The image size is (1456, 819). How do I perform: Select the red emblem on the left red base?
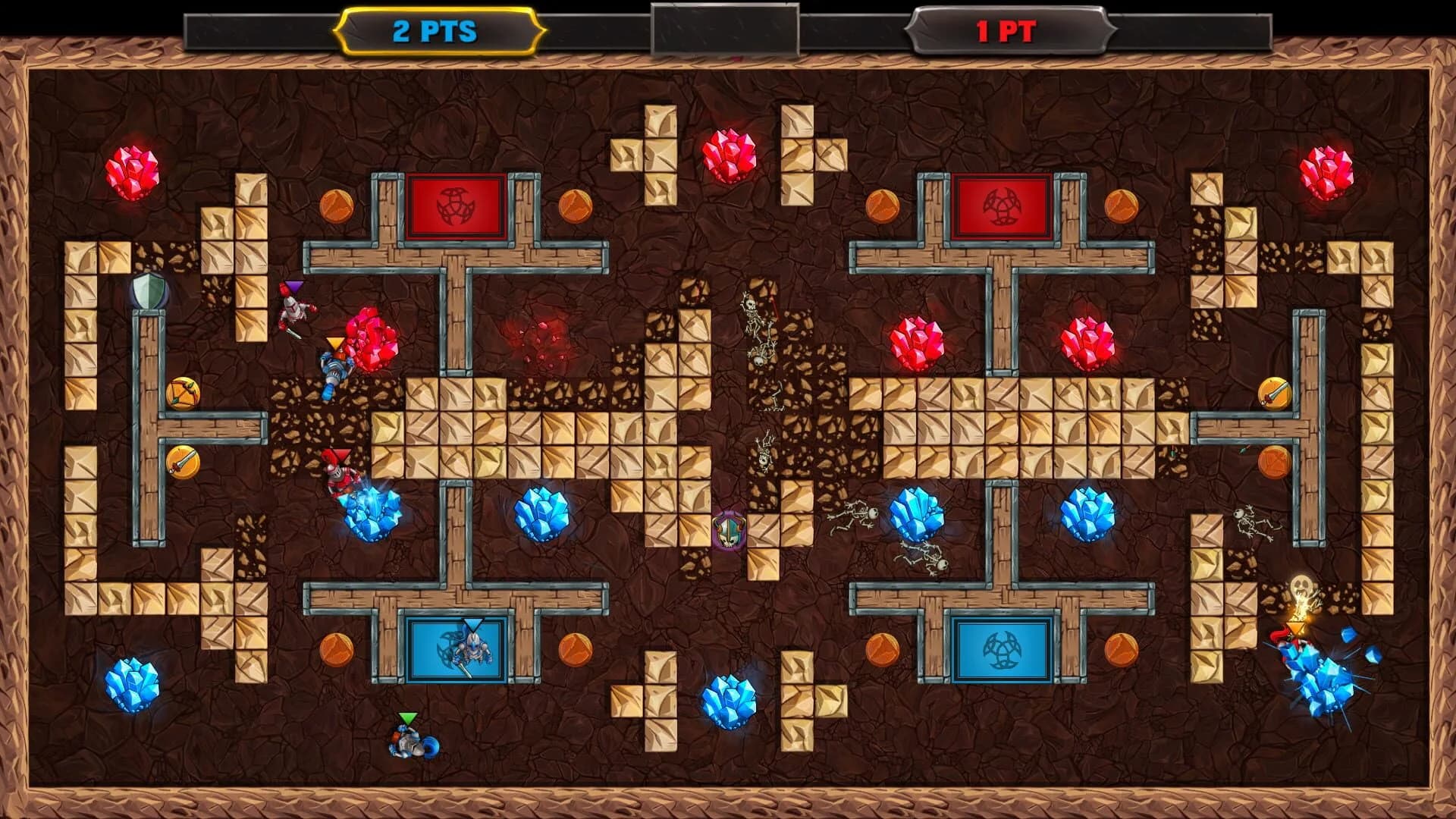[x=455, y=205]
